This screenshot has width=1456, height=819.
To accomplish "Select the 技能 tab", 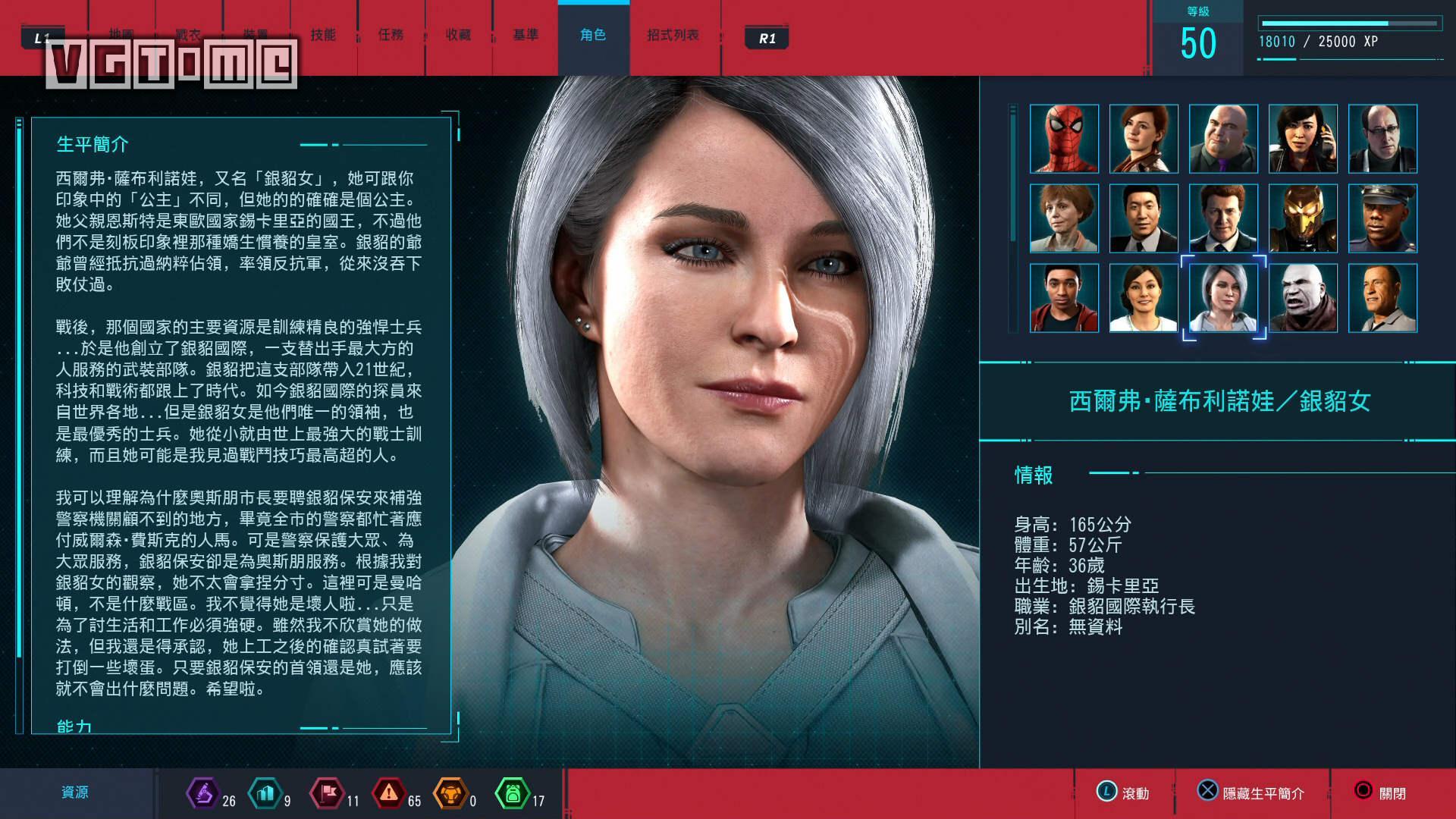I will tap(324, 35).
